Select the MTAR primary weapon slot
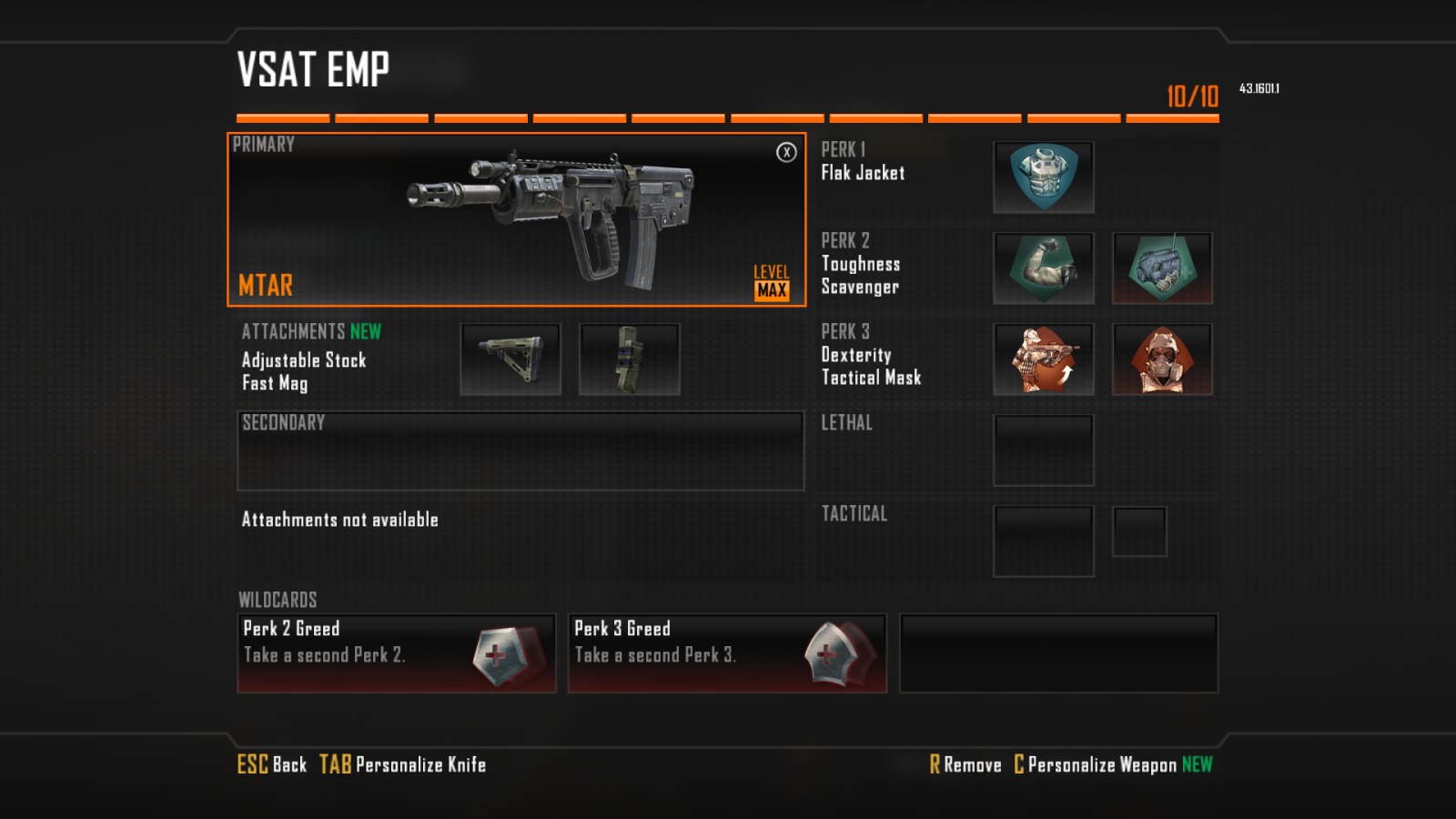 pyautogui.click(x=516, y=219)
